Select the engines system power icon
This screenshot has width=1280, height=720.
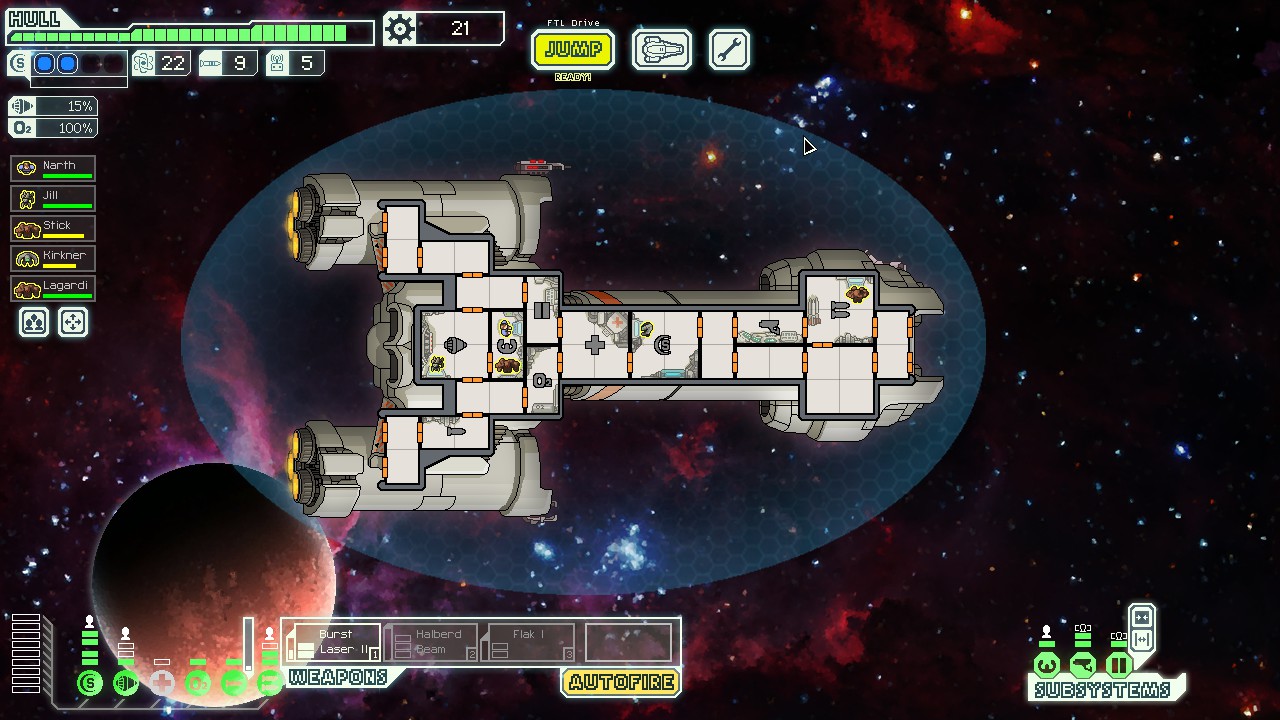126,684
